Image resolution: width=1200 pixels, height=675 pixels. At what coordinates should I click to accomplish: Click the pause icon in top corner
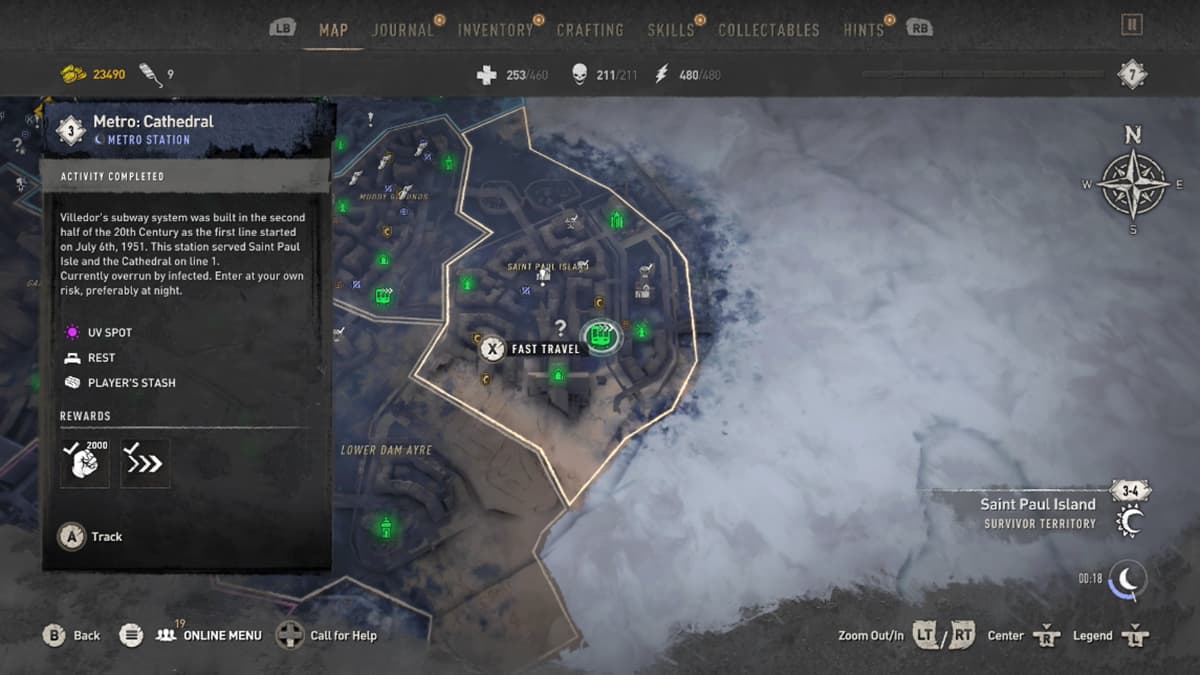pyautogui.click(x=1131, y=25)
